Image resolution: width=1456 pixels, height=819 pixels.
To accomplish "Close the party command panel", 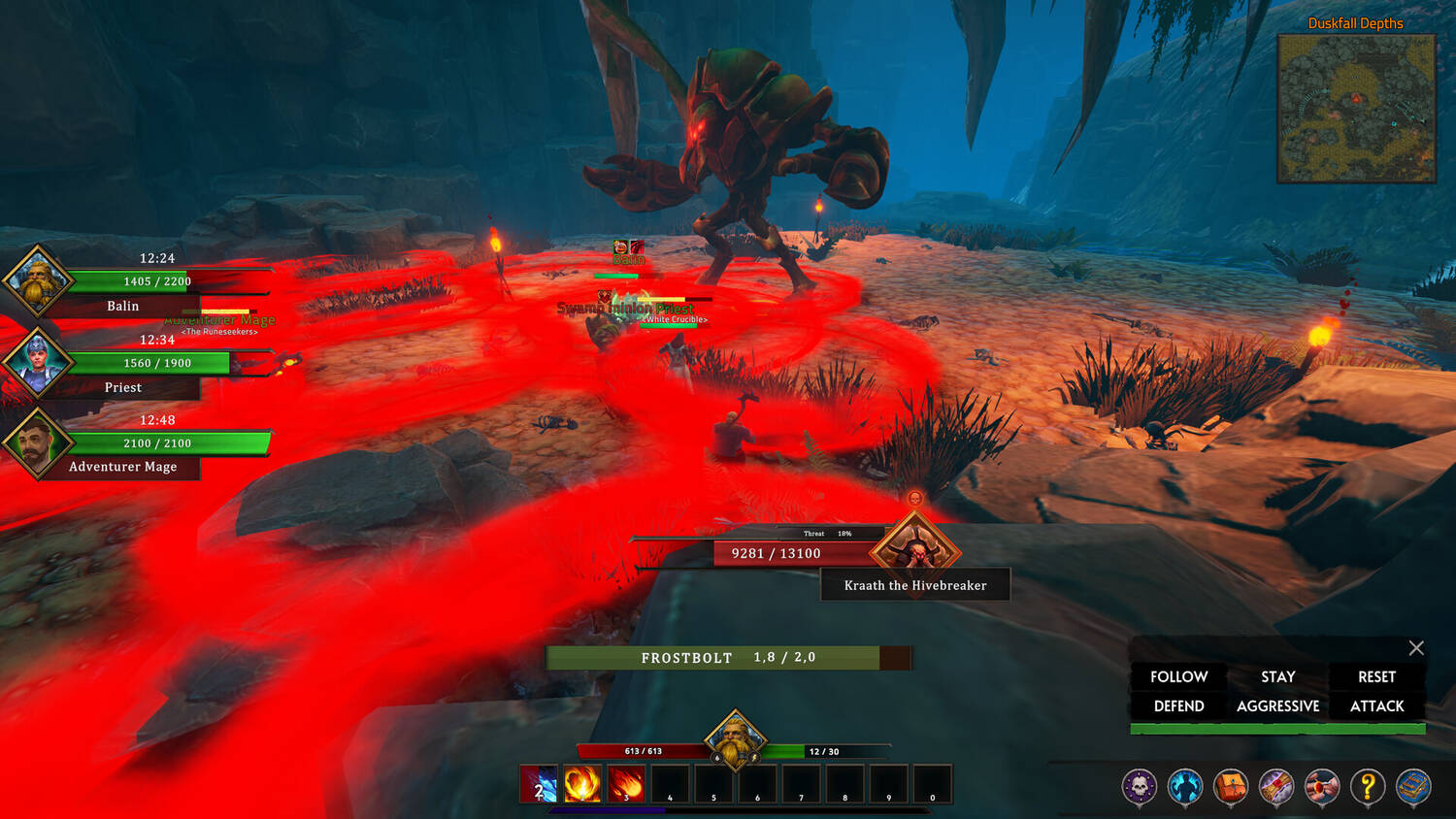I will (x=1416, y=648).
